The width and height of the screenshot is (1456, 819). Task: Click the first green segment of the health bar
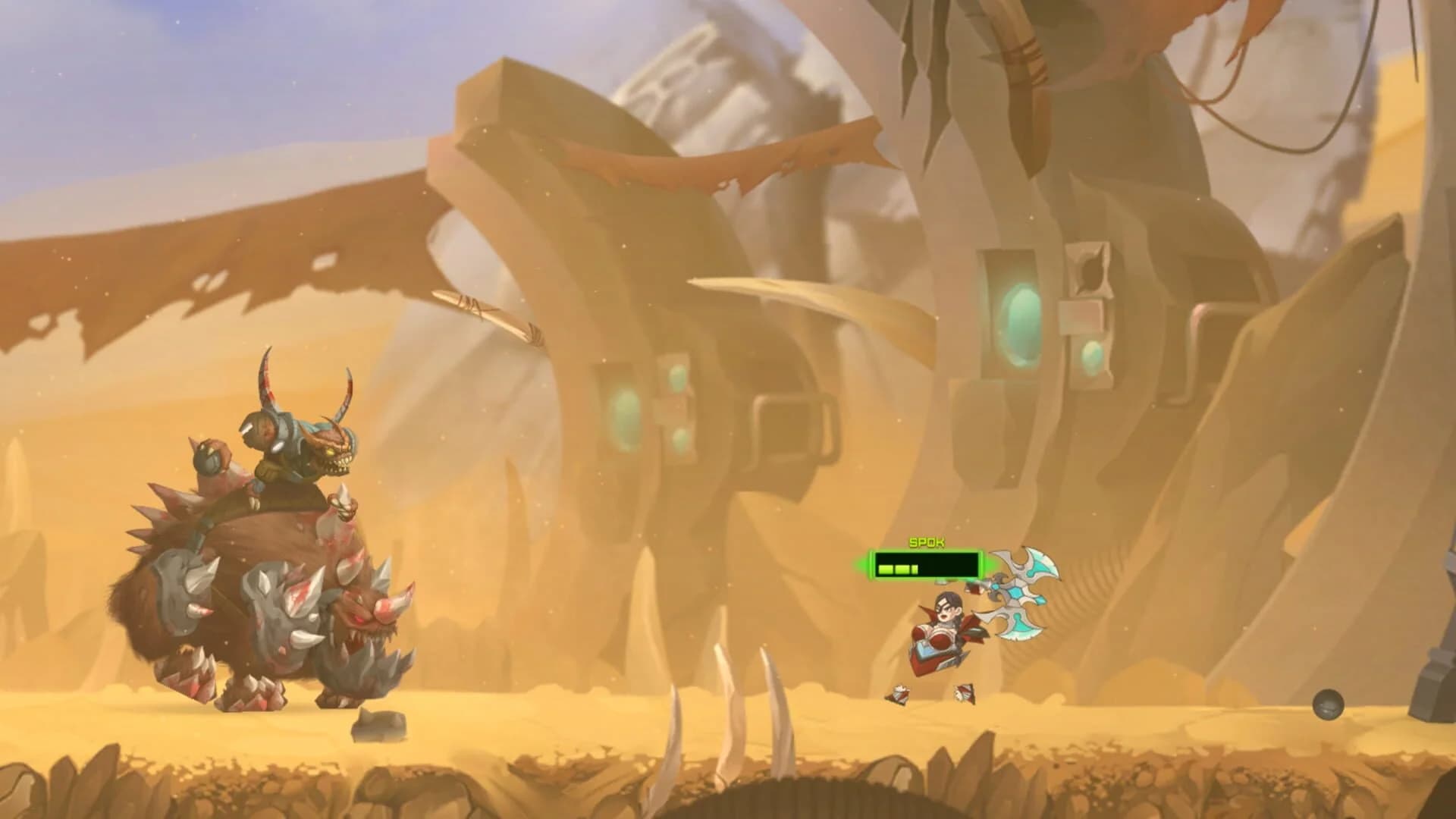pyautogui.click(x=885, y=570)
